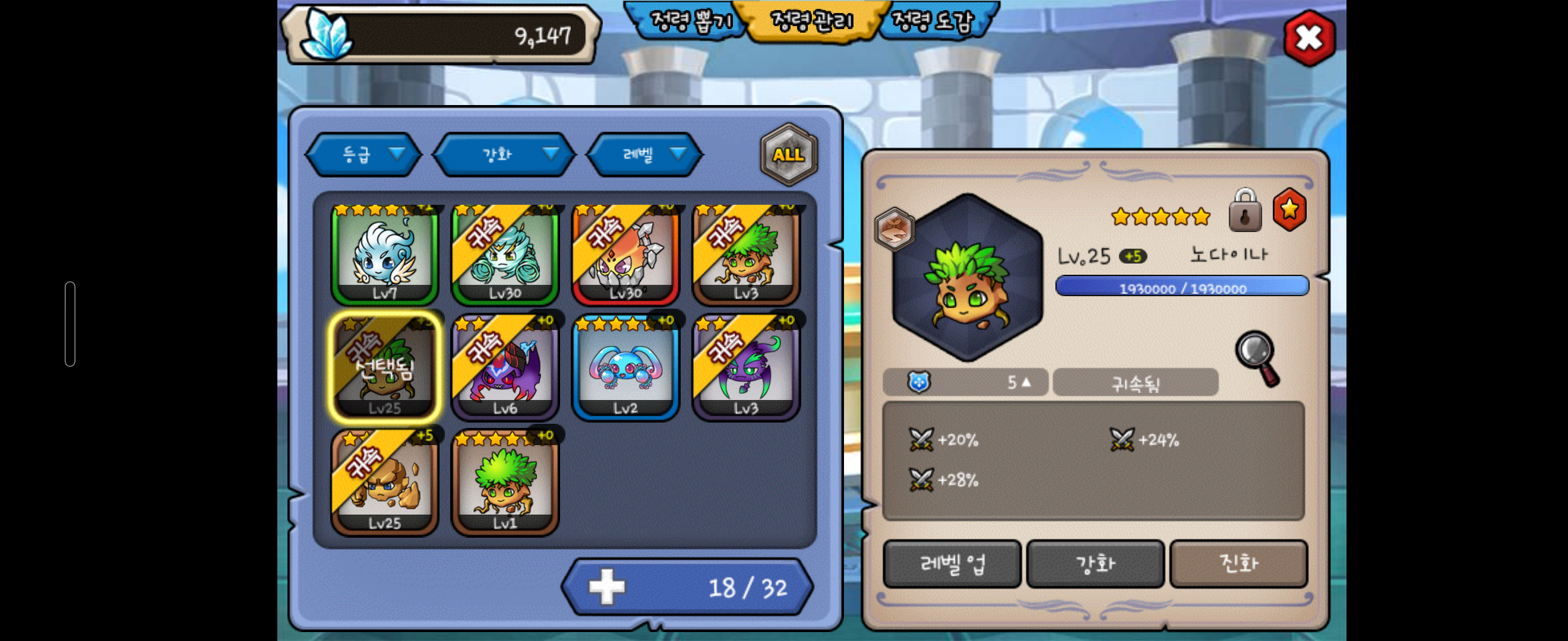Inspect spirit with the magnifying glass
The width and height of the screenshot is (1568, 641).
[x=1257, y=359]
